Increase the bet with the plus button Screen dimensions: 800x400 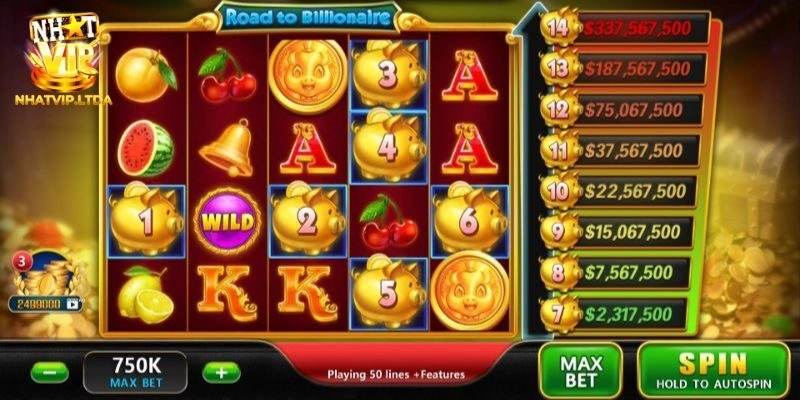220,373
